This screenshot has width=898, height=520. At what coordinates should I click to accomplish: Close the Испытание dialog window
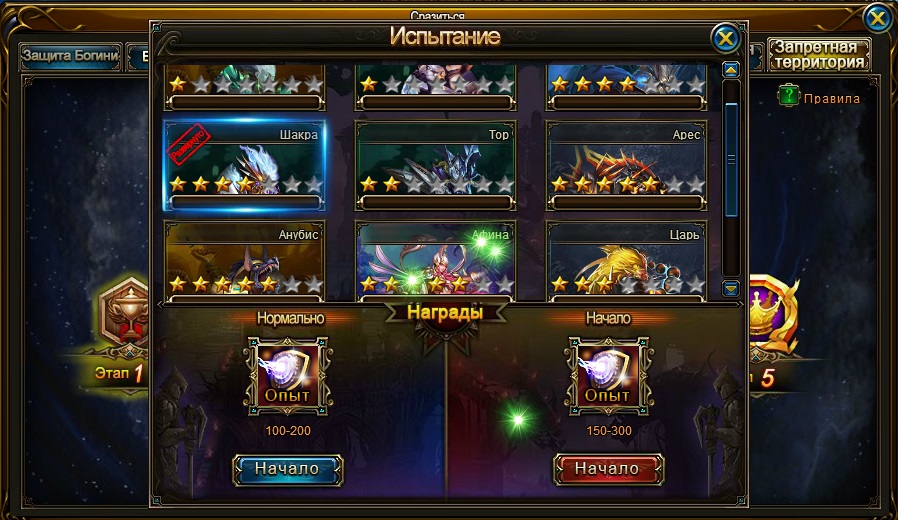tap(725, 38)
